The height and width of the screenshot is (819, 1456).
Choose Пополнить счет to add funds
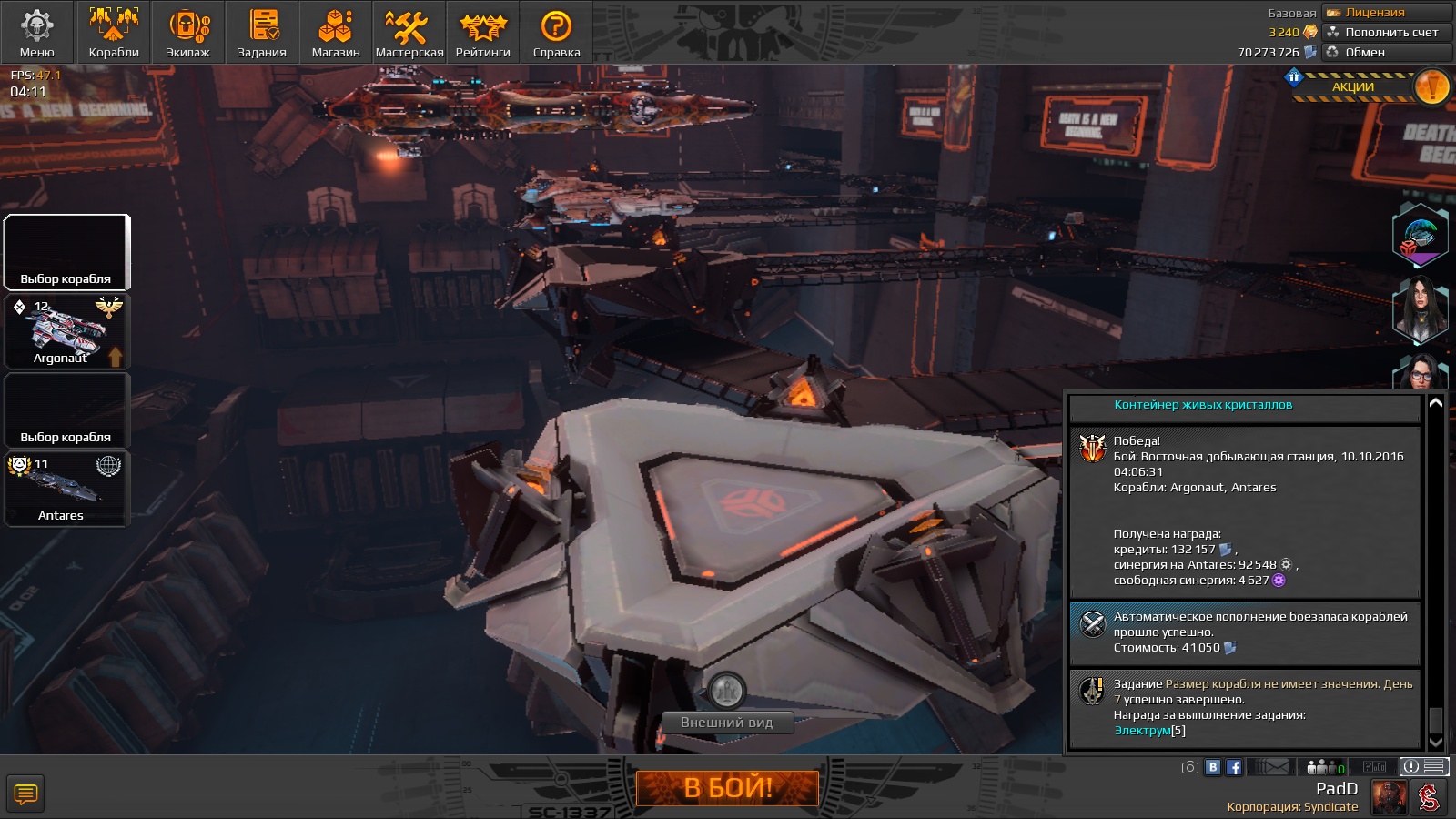[1387, 32]
